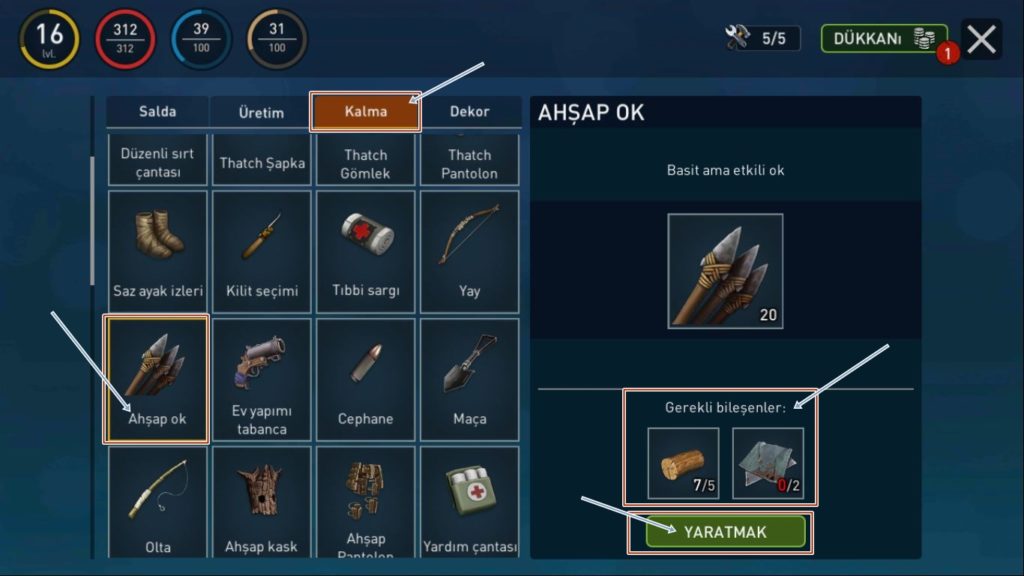
Task: Click the stone shard required component
Action: tap(768, 463)
